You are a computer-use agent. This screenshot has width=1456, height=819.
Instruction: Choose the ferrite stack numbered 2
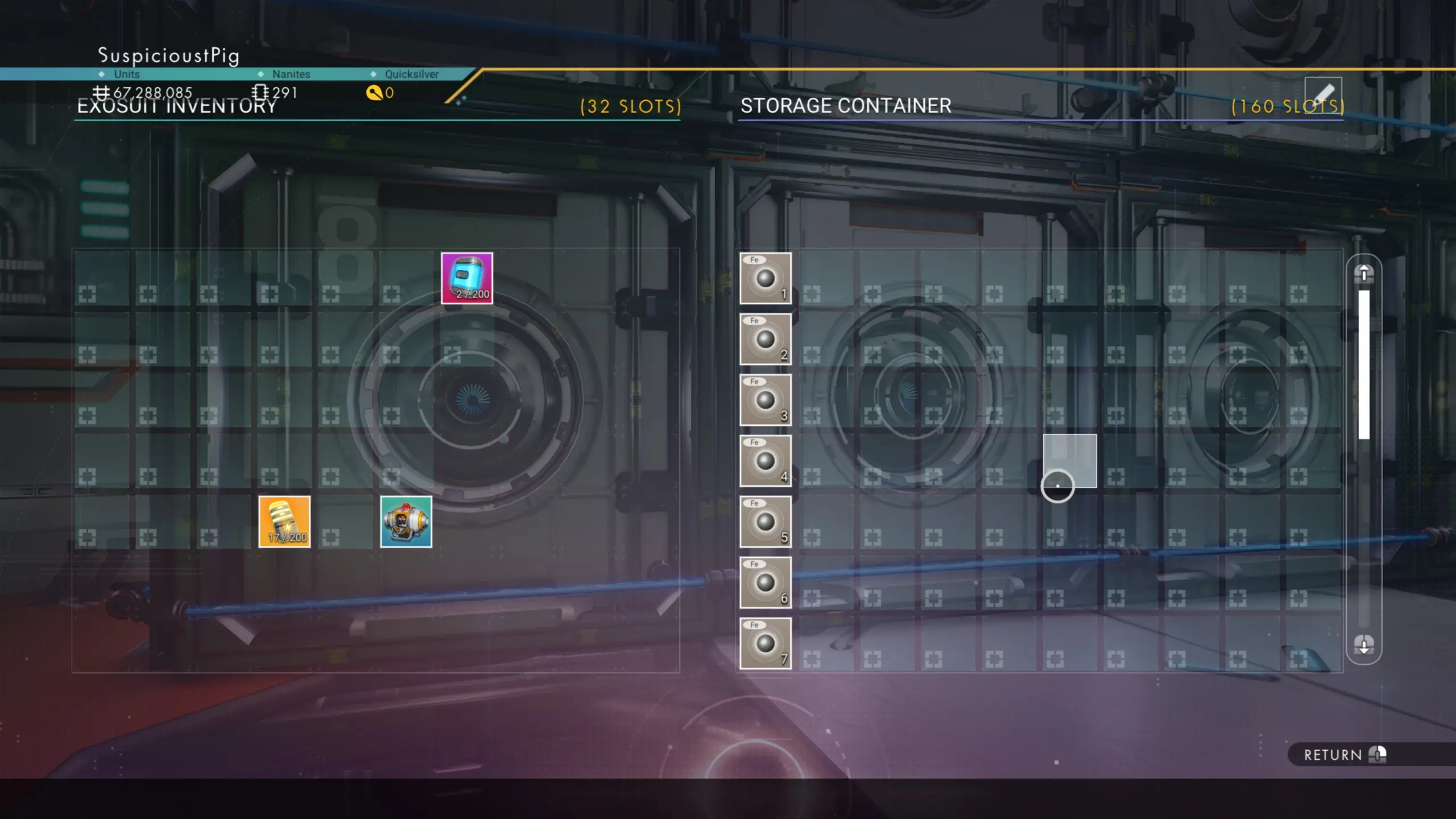[x=765, y=339]
